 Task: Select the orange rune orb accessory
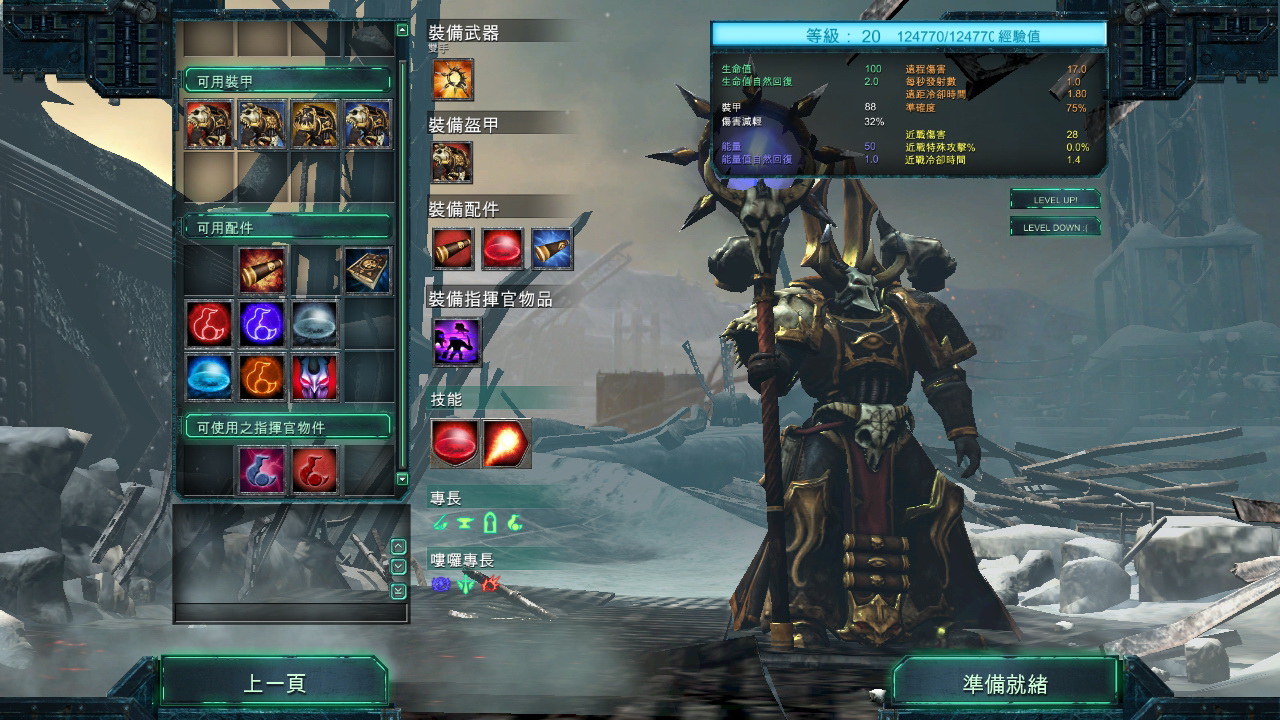pos(261,378)
